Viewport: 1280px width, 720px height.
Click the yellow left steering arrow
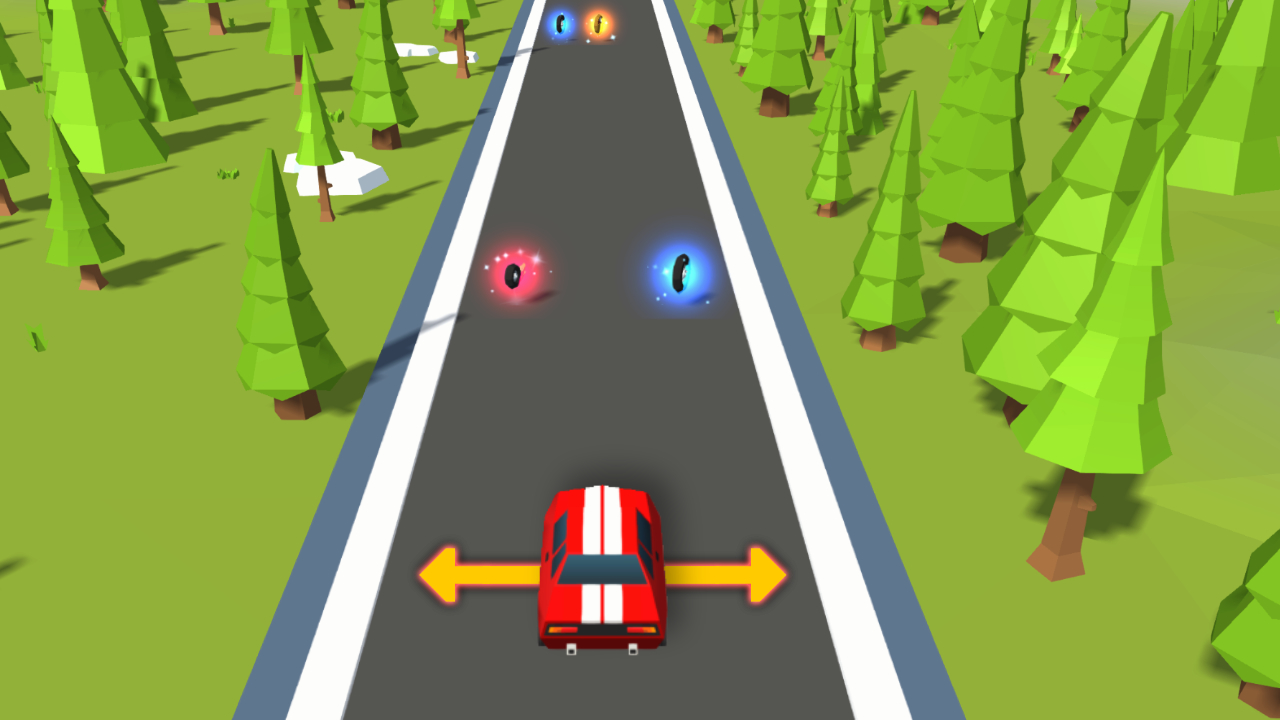(x=470, y=575)
